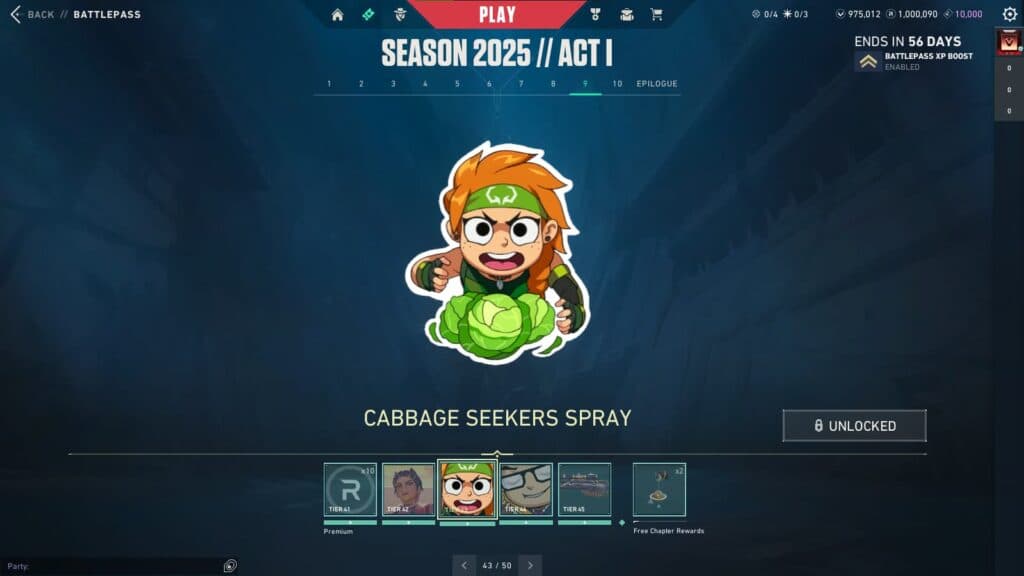Go back from the Battlepass screen
This screenshot has width=1024, height=576.
pyautogui.click(x=32, y=15)
